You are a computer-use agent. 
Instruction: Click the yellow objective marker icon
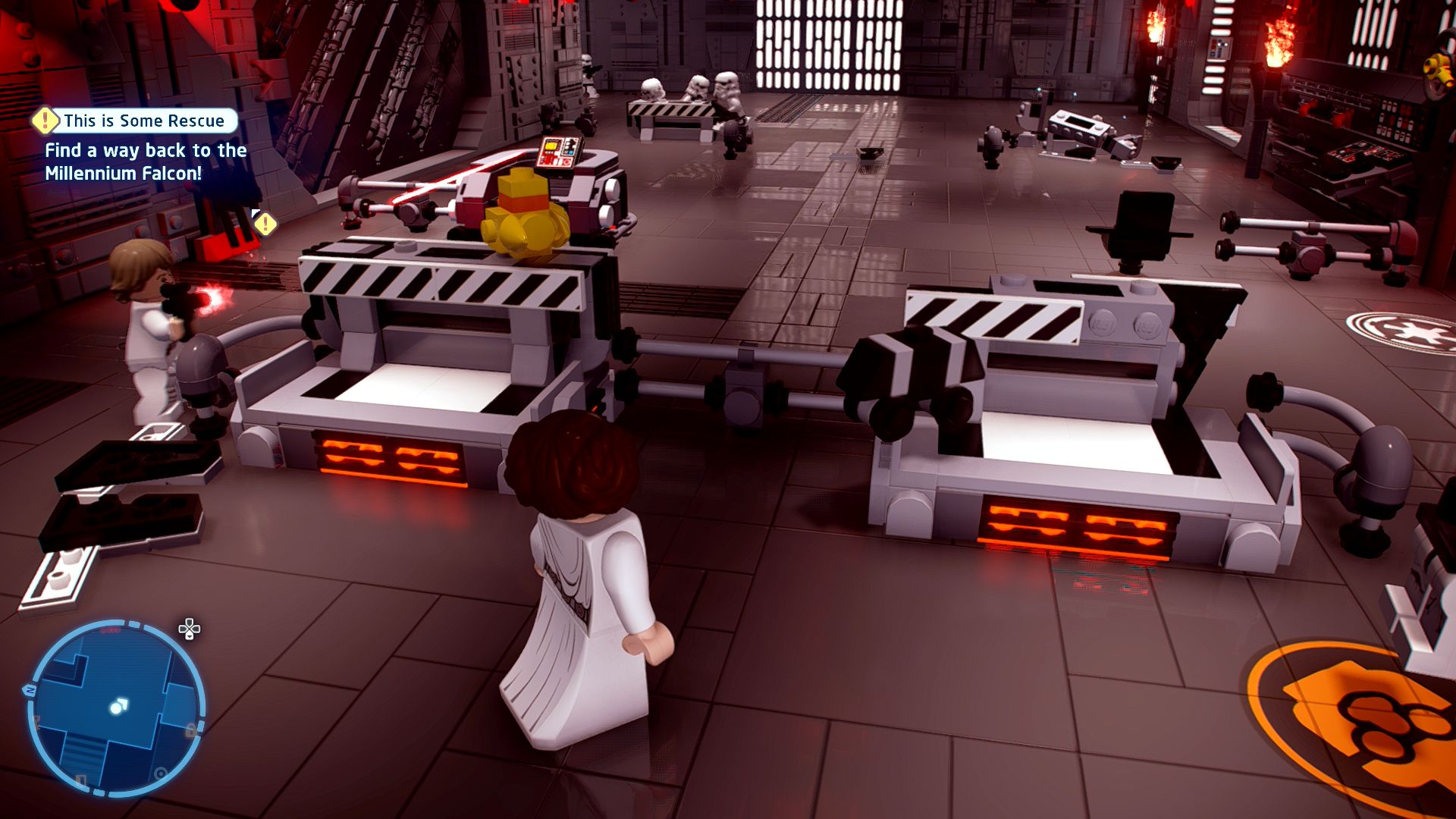click(x=265, y=224)
